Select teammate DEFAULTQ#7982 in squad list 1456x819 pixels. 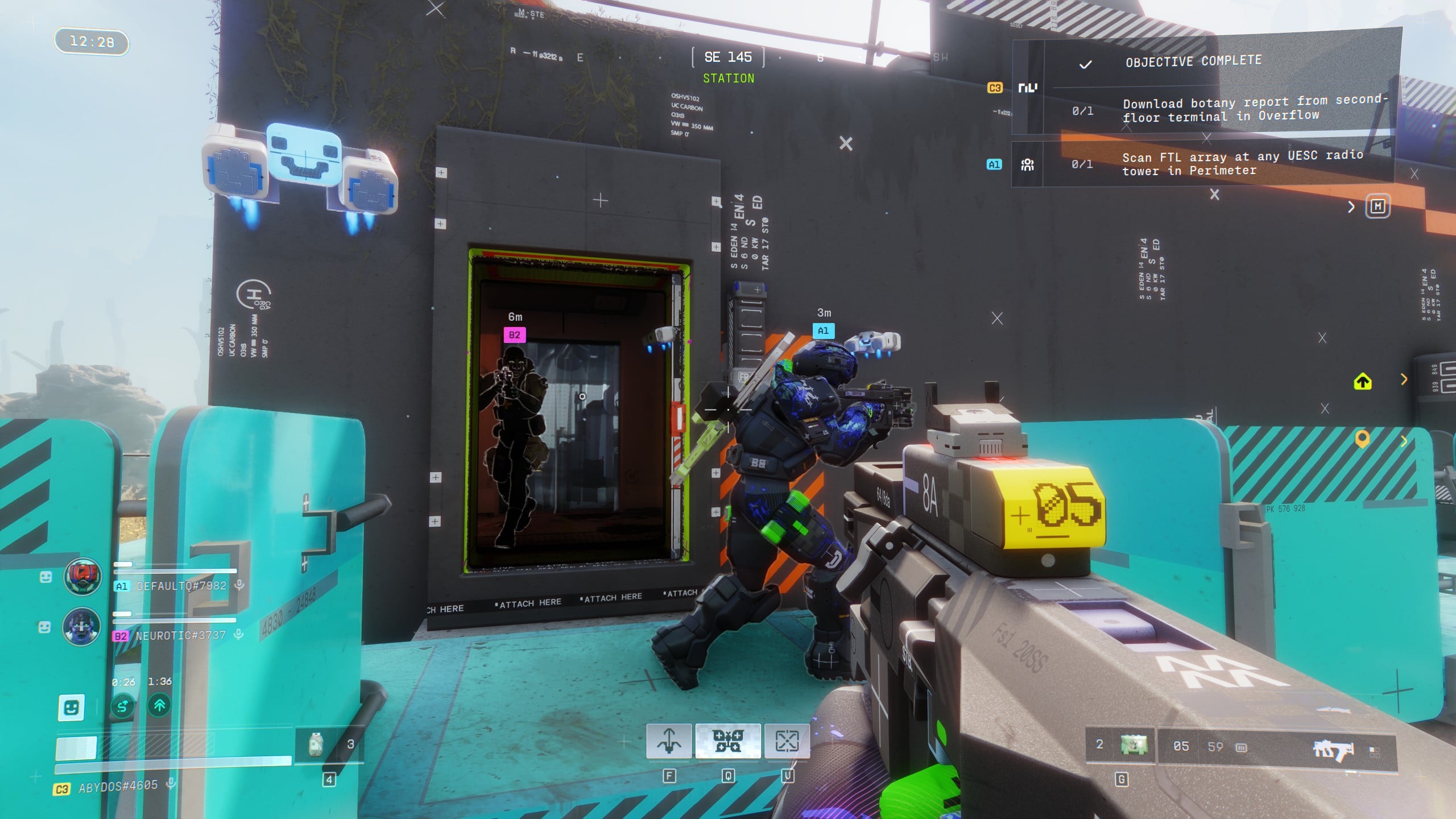coord(181,586)
